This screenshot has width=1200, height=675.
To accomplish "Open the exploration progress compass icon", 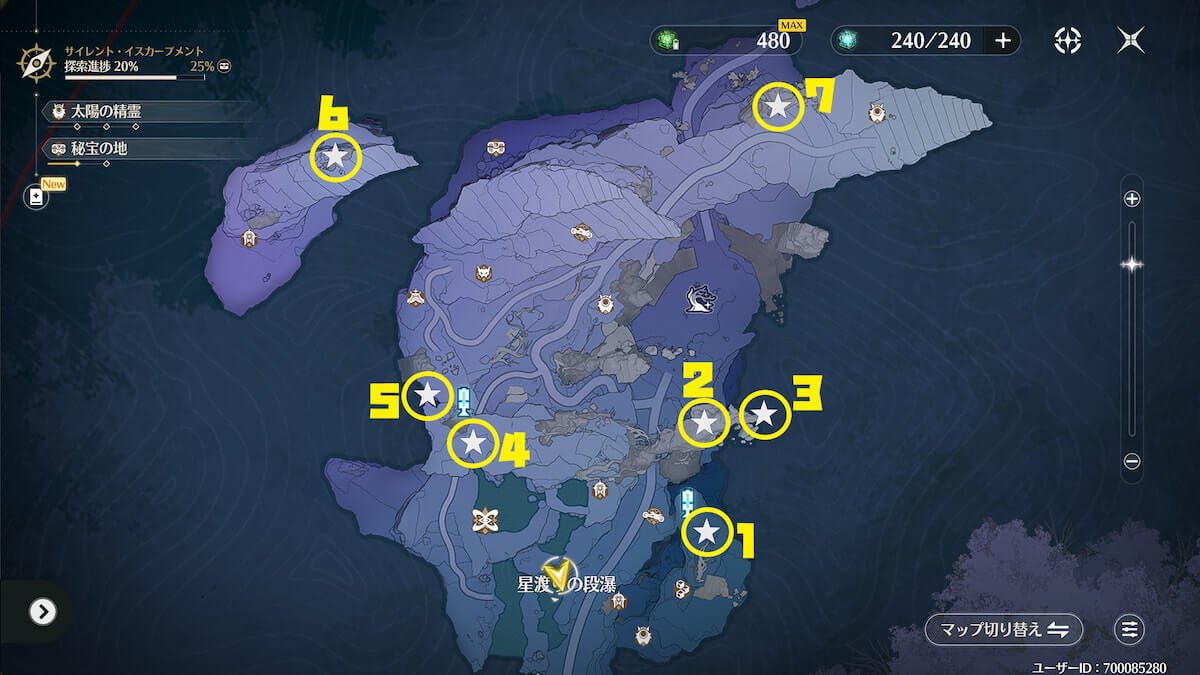I will click(x=36, y=64).
